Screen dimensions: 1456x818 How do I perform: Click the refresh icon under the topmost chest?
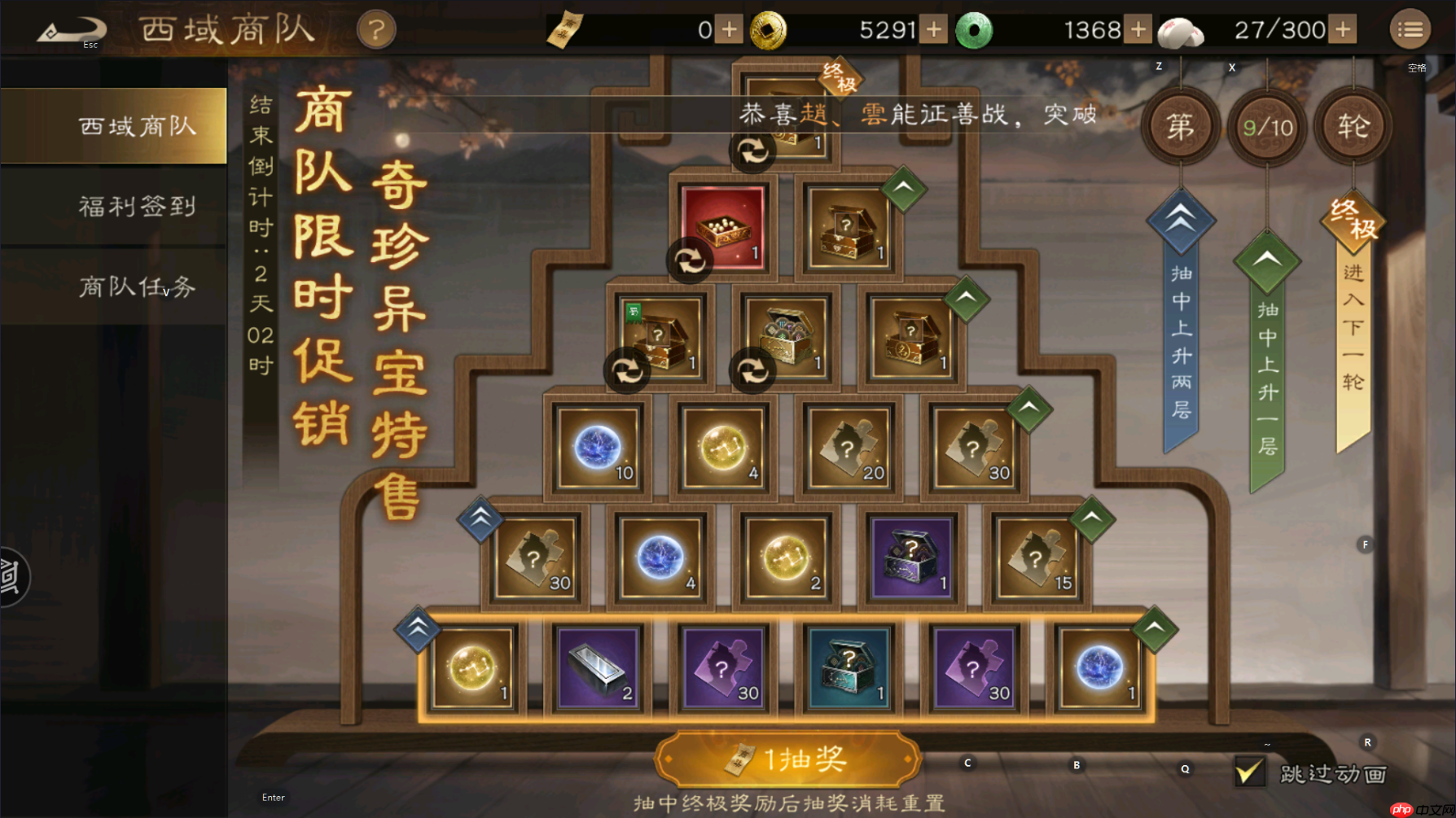[x=753, y=151]
